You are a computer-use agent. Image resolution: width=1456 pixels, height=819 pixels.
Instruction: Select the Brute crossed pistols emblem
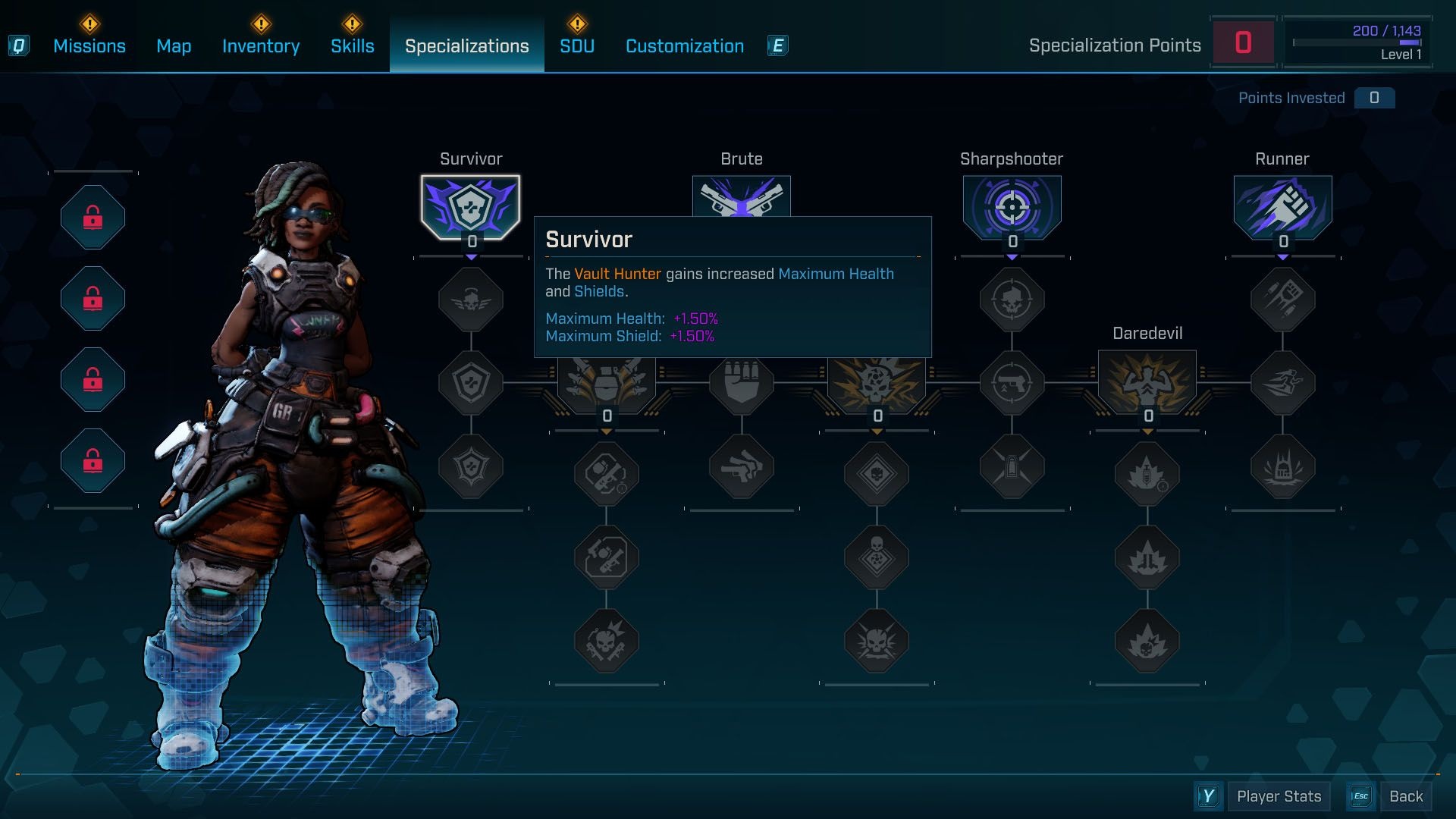tap(742, 196)
